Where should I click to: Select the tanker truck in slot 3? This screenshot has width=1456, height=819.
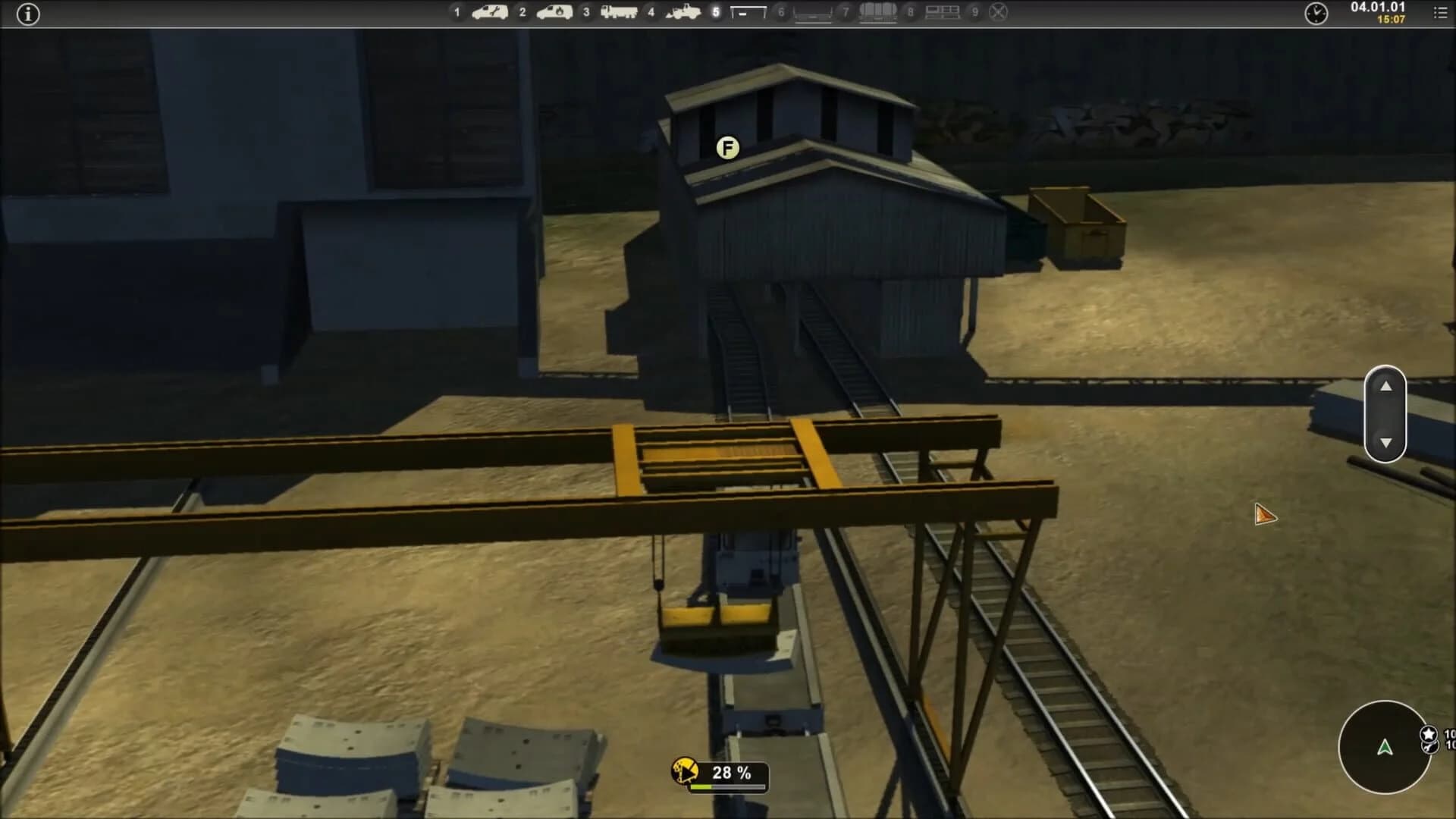(x=620, y=13)
